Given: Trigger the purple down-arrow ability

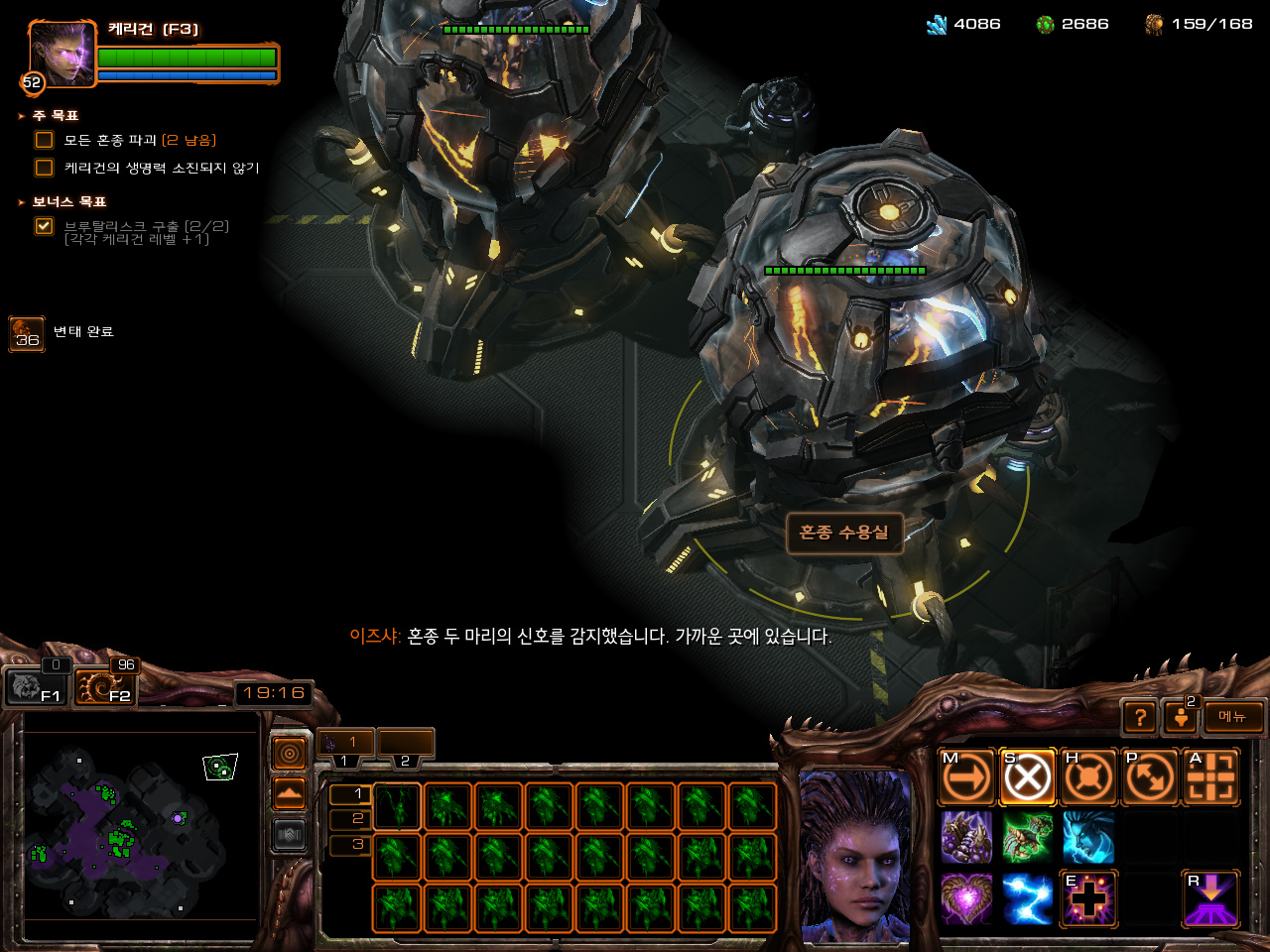Looking at the screenshot, I should tap(1211, 898).
